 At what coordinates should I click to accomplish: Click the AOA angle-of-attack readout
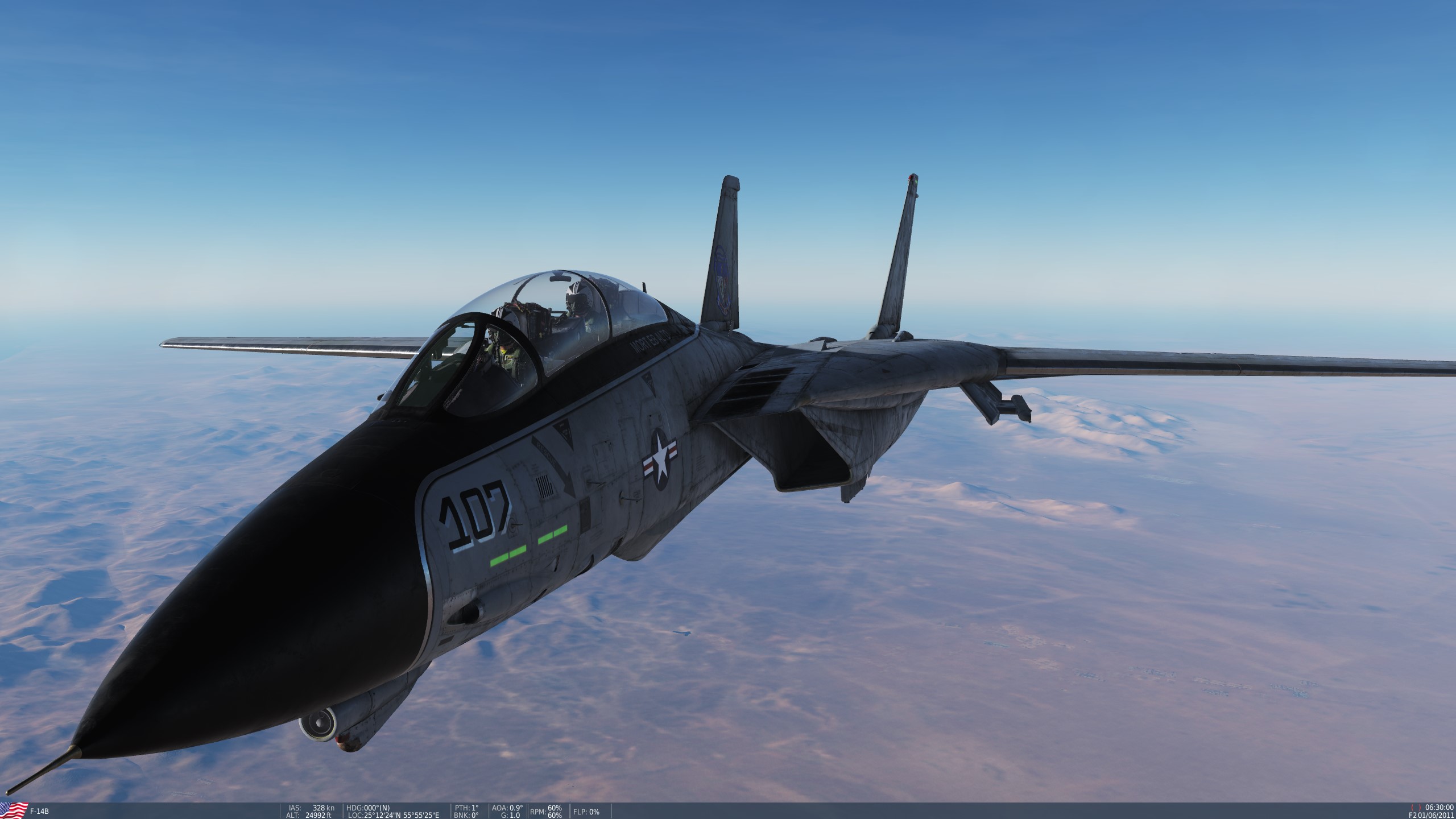pyautogui.click(x=508, y=806)
